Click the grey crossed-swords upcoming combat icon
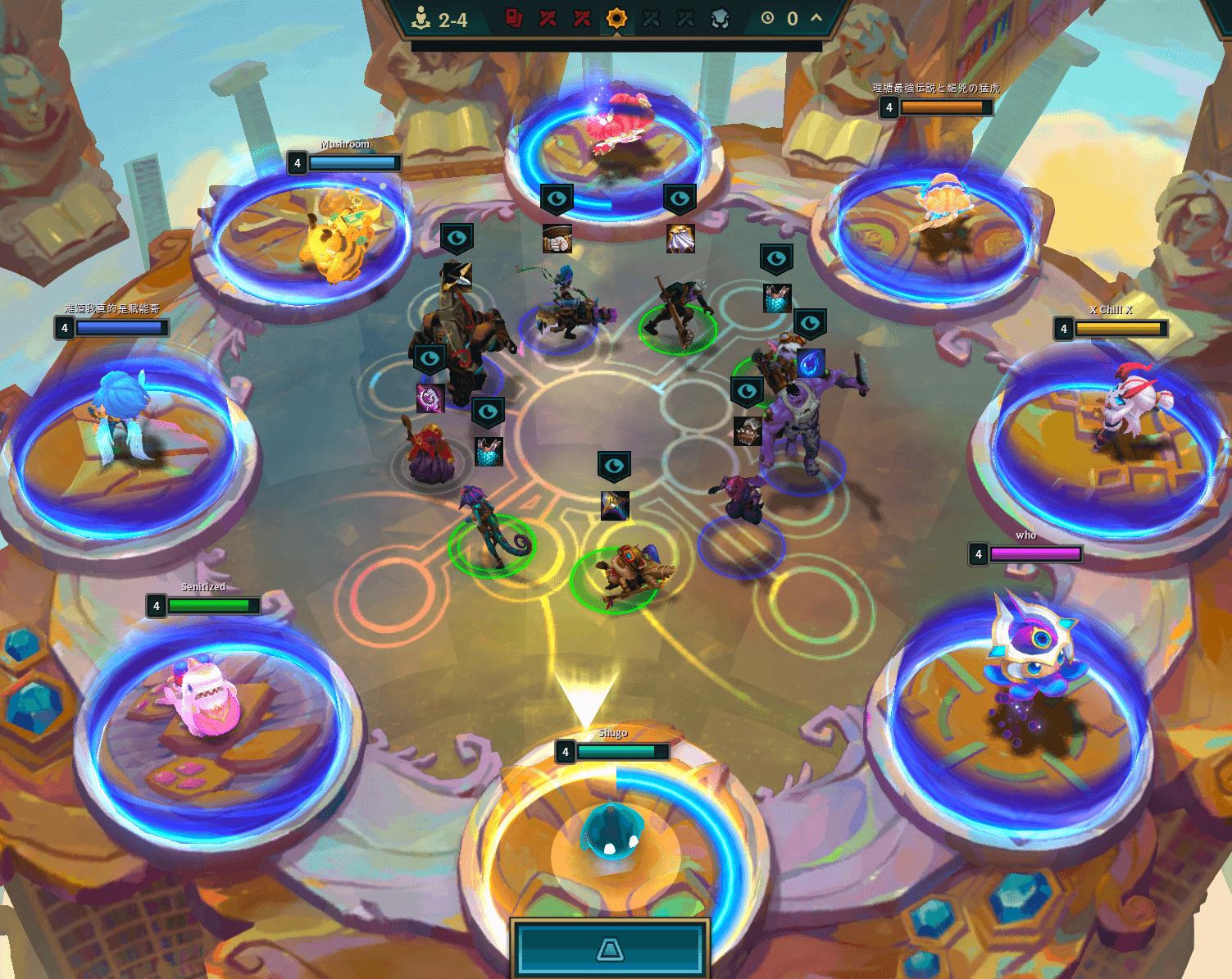Viewport: 1232px width, 979px height. (652, 16)
